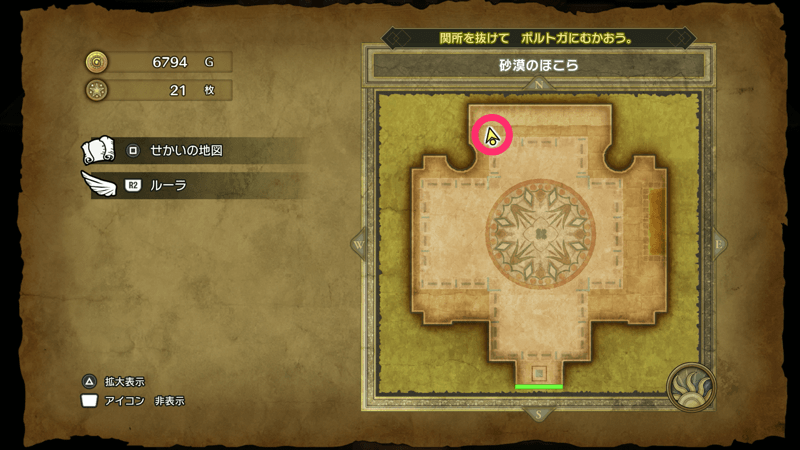Click the green exit marker on map
The image size is (800, 450).
coord(539,386)
